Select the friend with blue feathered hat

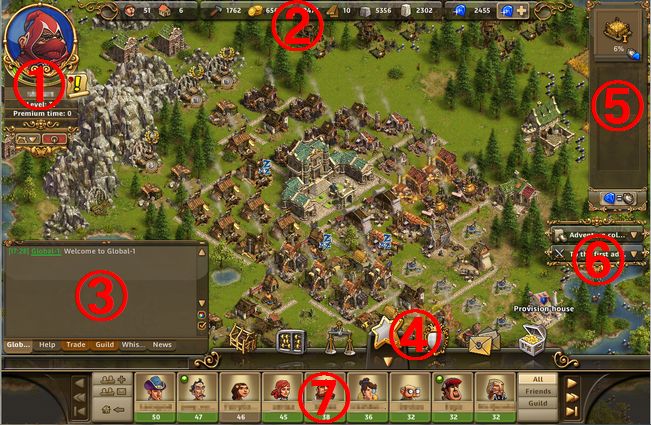(x=154, y=387)
